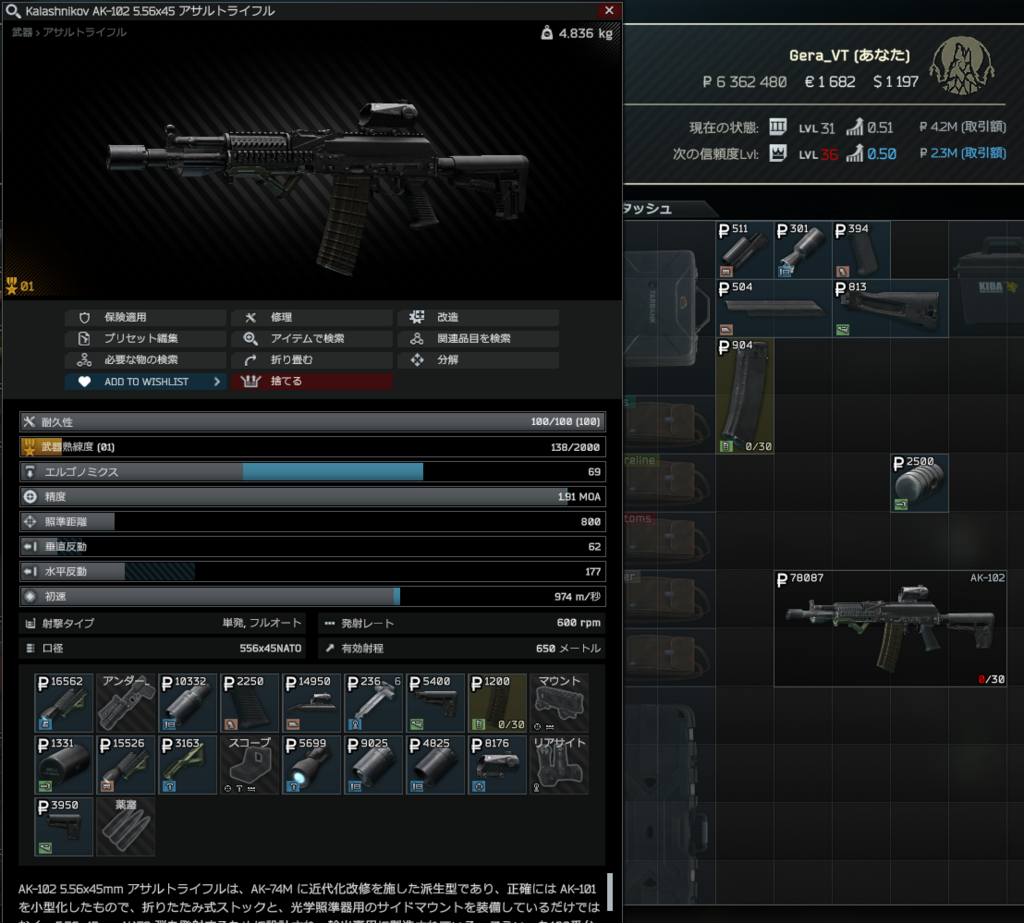Select the 薬室 chamber slot
This screenshot has height=923, width=1024.
coord(126,827)
